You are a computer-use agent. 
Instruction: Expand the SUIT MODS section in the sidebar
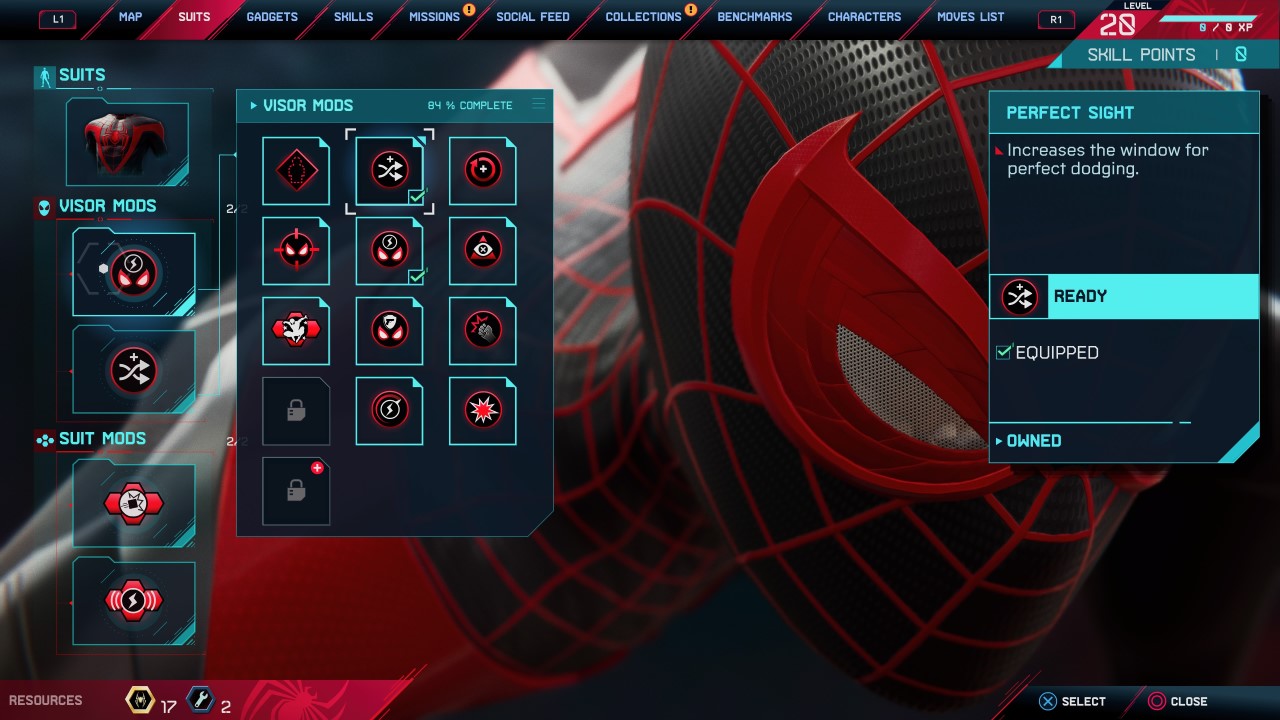point(107,438)
